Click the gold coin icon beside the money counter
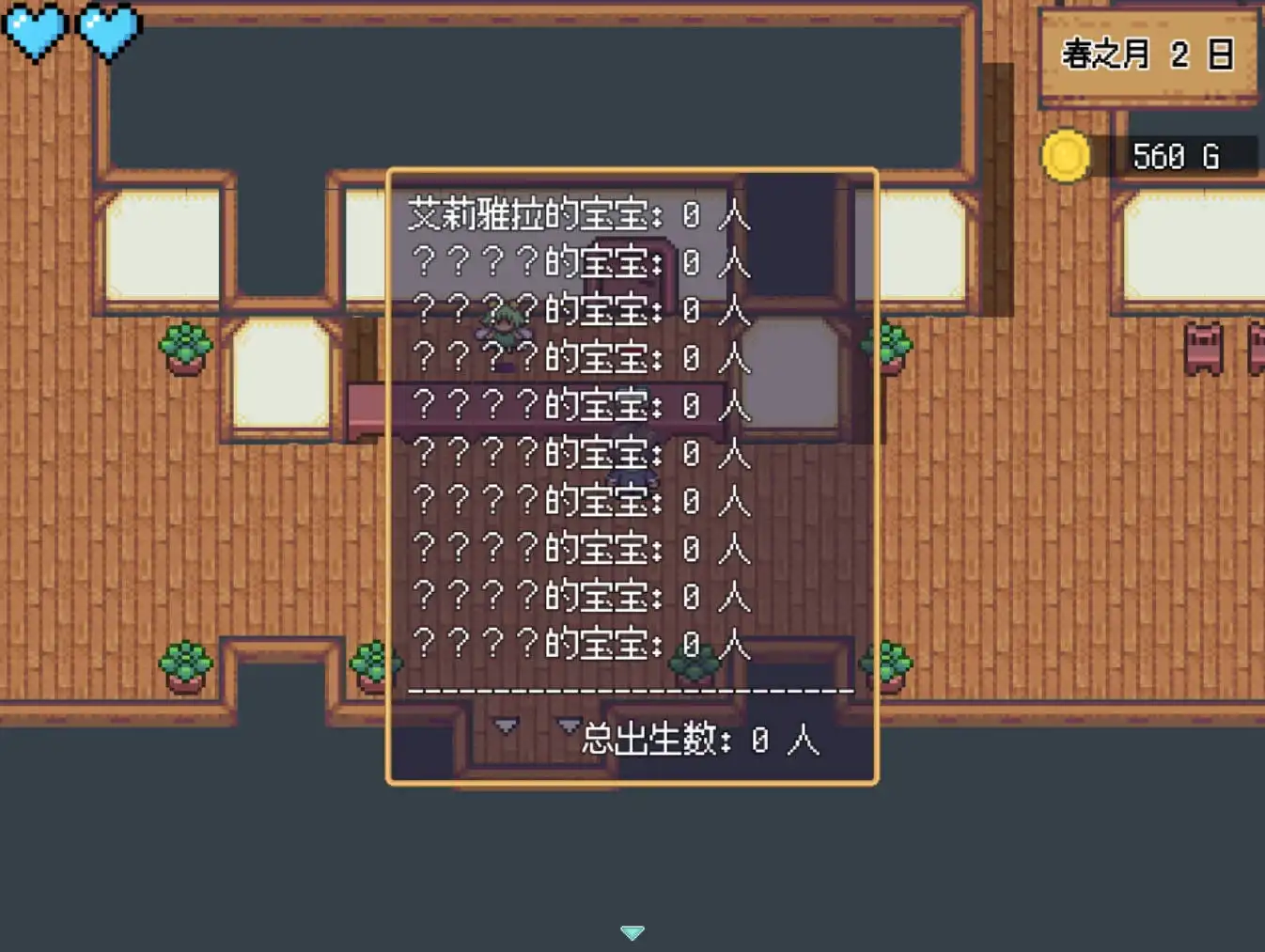1265x952 pixels. coord(1067,155)
